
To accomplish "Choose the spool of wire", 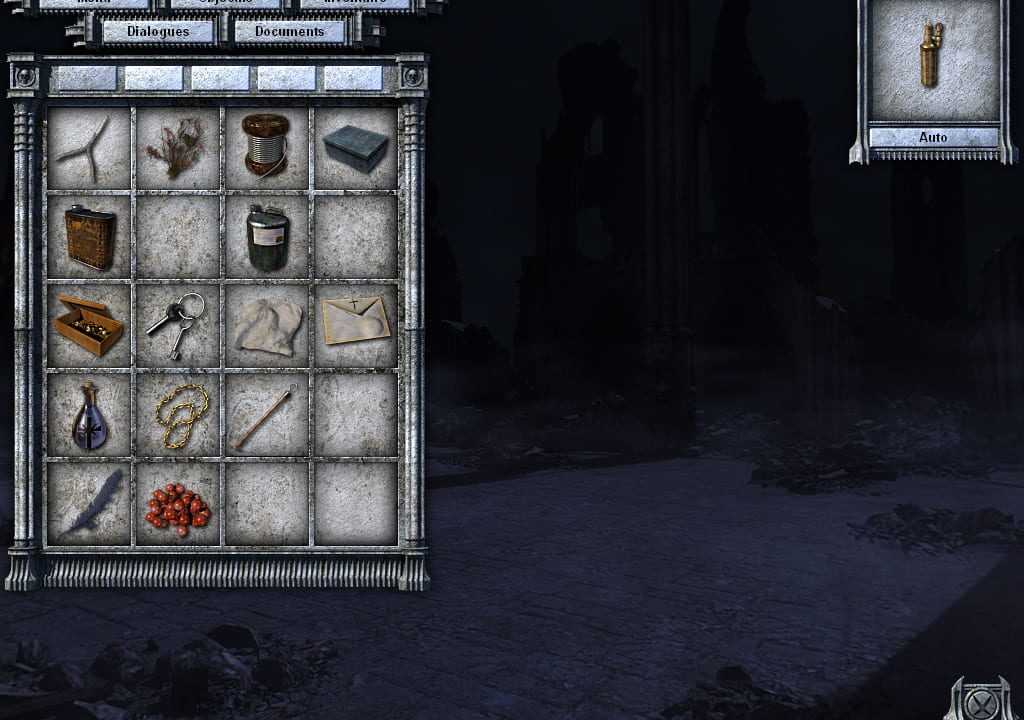I will point(266,147).
